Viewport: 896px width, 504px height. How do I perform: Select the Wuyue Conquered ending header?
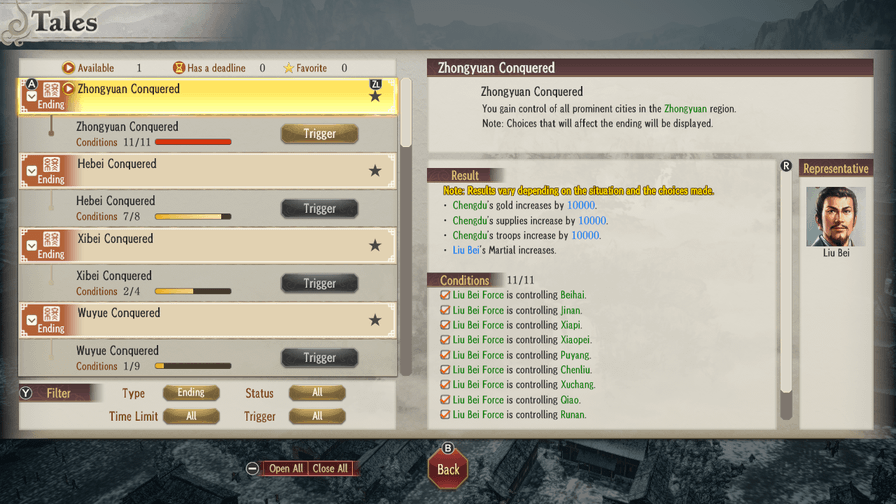(x=200, y=320)
